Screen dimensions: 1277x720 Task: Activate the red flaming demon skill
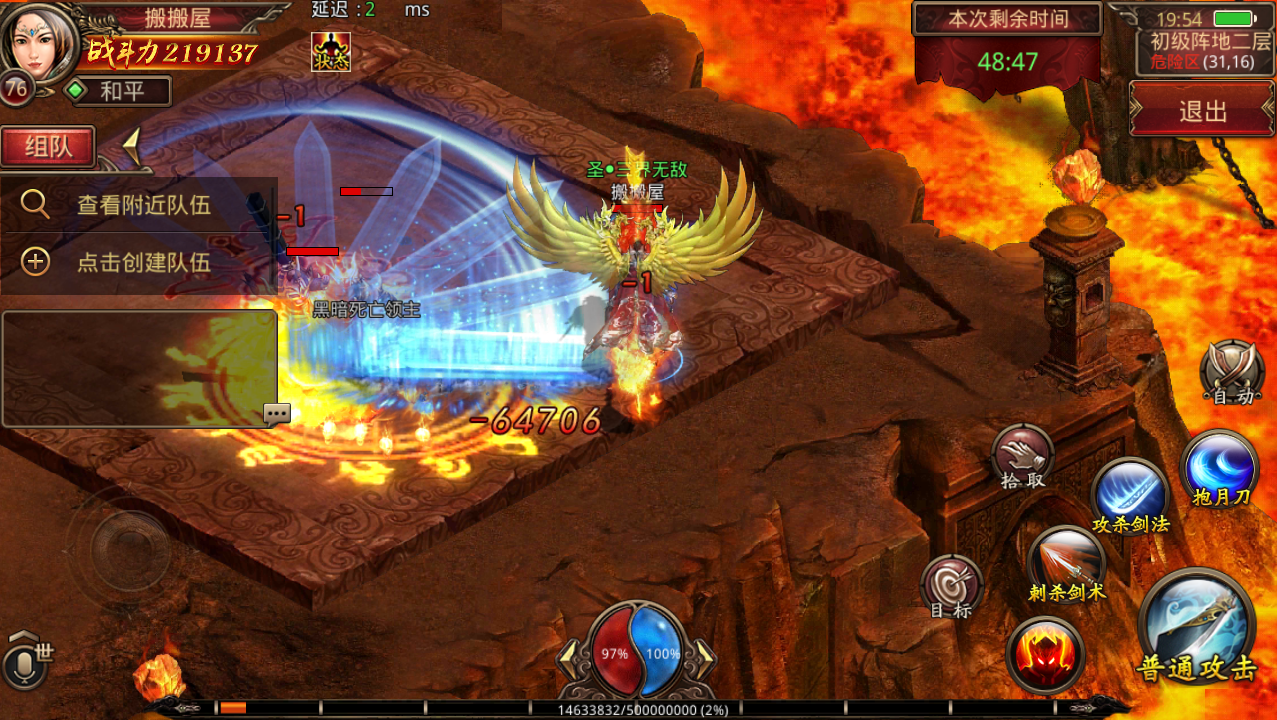pos(1045,654)
